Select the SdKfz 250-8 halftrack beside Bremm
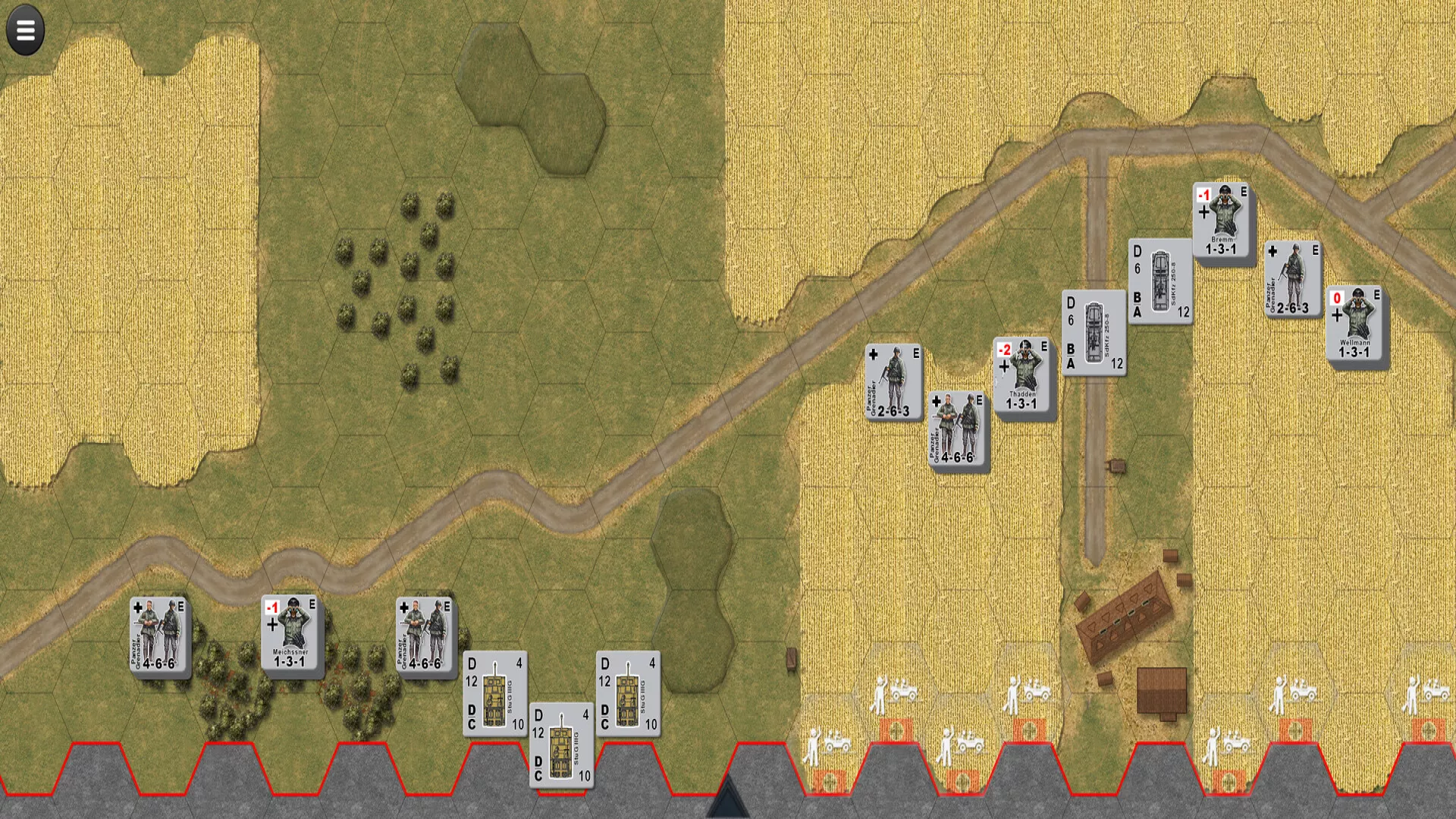 click(x=1159, y=281)
